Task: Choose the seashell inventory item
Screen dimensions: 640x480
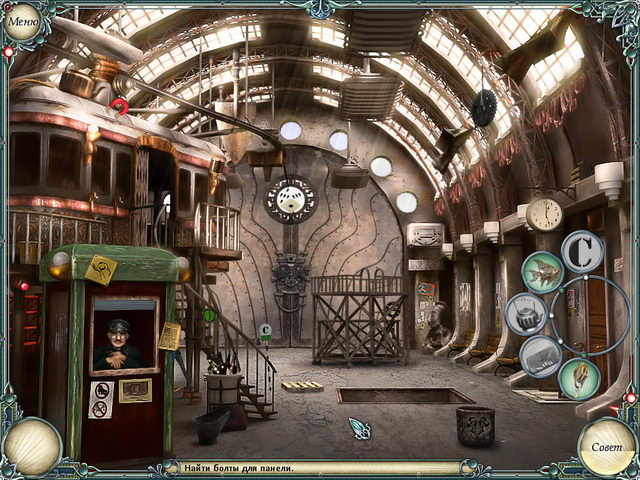Action: pyautogui.click(x=579, y=378)
